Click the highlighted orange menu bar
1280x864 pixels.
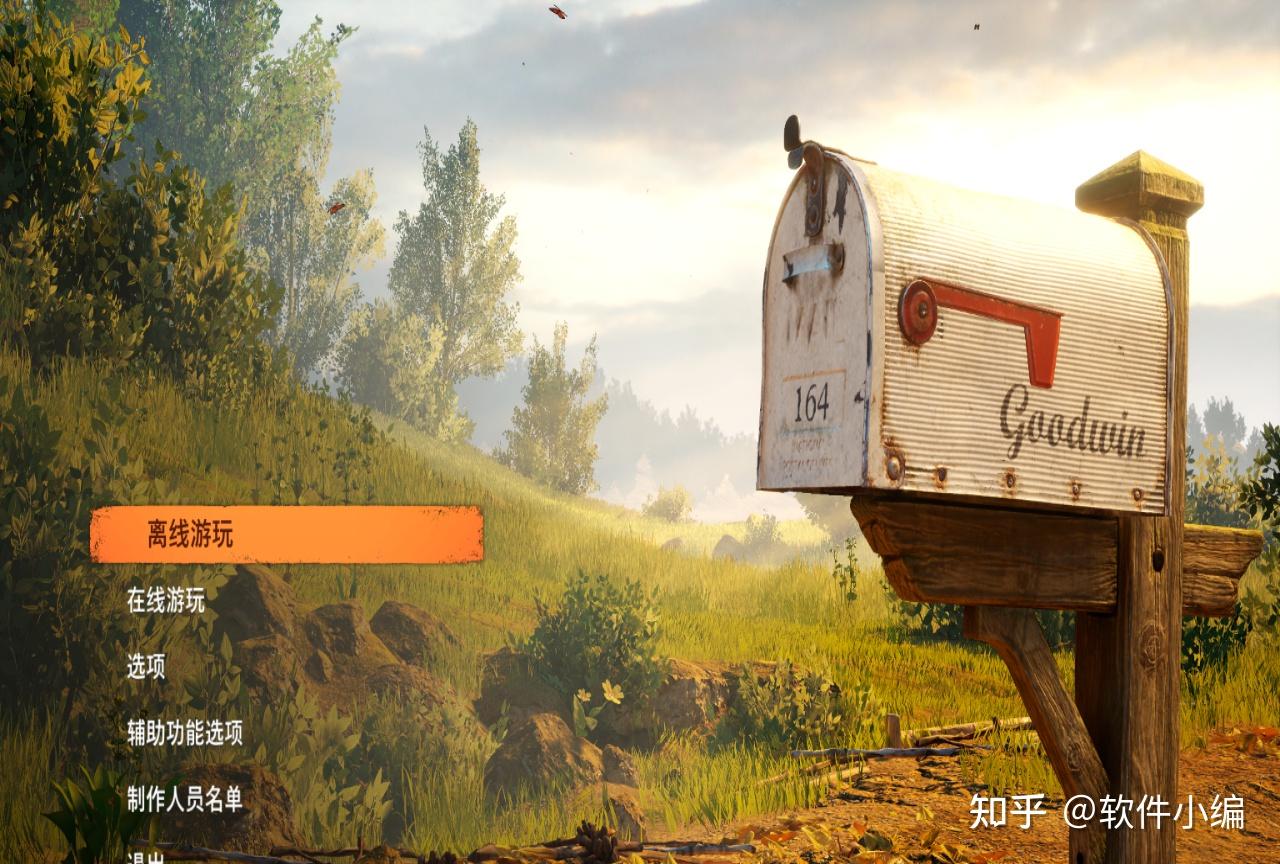pyautogui.click(x=290, y=535)
